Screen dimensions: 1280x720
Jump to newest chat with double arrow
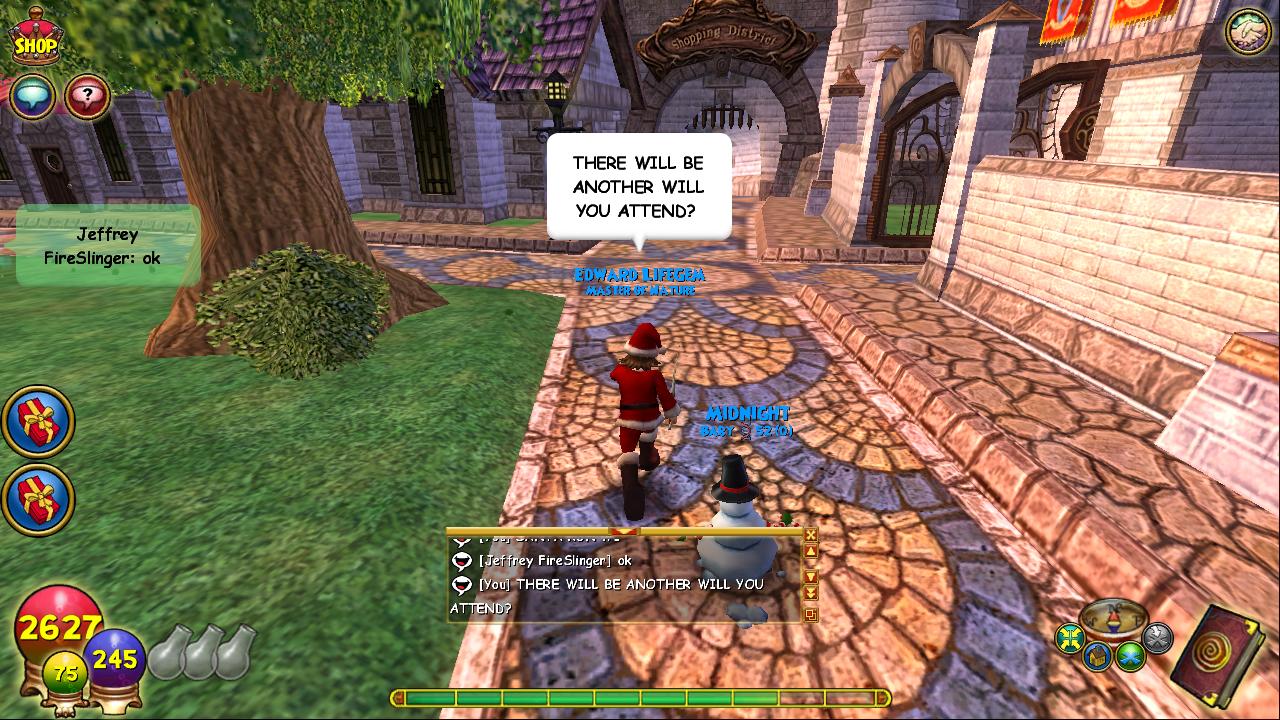pyautogui.click(x=811, y=593)
